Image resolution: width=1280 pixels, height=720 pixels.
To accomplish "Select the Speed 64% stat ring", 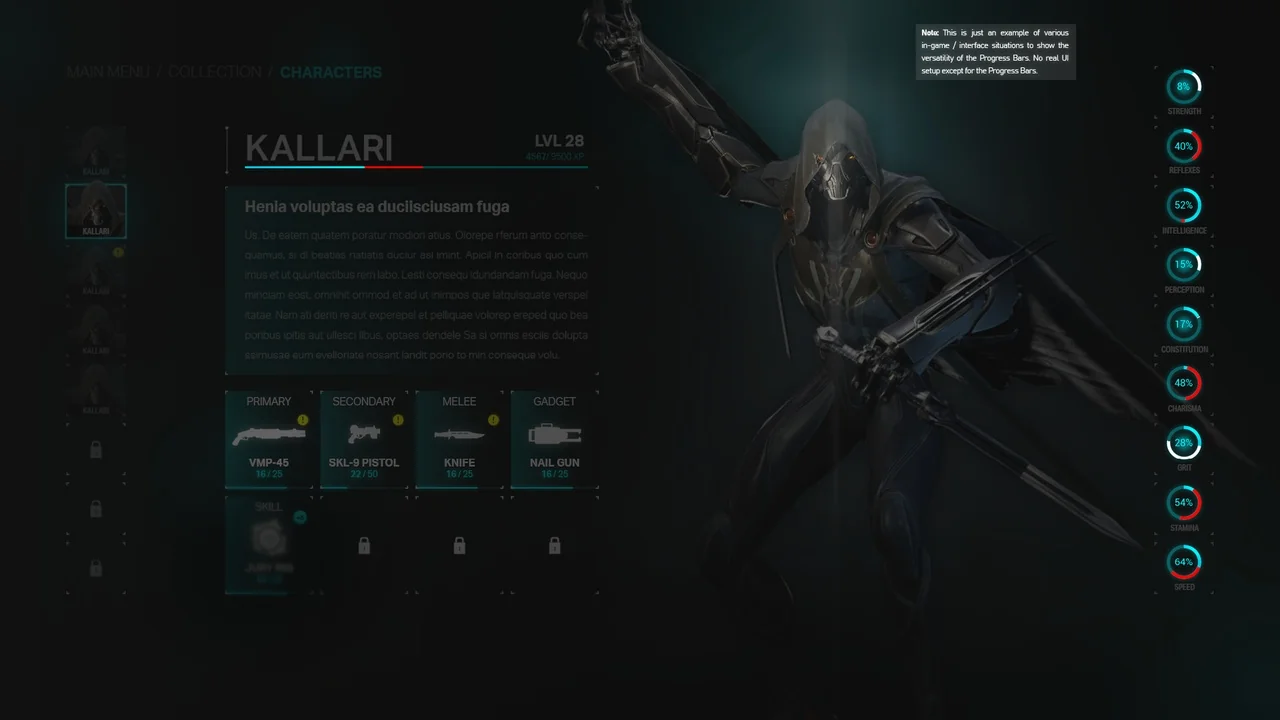I will click(x=1184, y=562).
